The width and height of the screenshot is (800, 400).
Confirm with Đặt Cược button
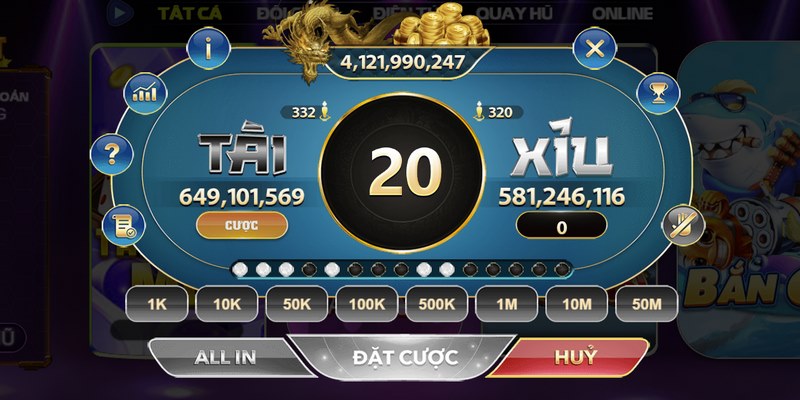(x=405, y=357)
